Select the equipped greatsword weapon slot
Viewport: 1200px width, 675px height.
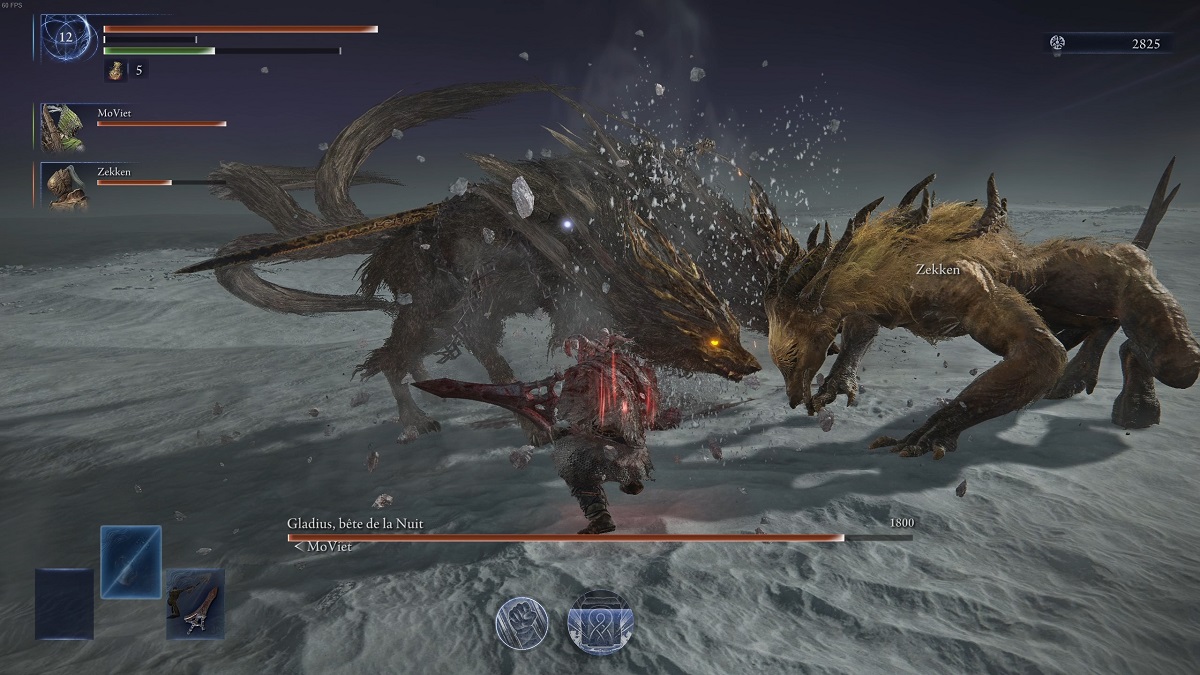tap(195, 603)
